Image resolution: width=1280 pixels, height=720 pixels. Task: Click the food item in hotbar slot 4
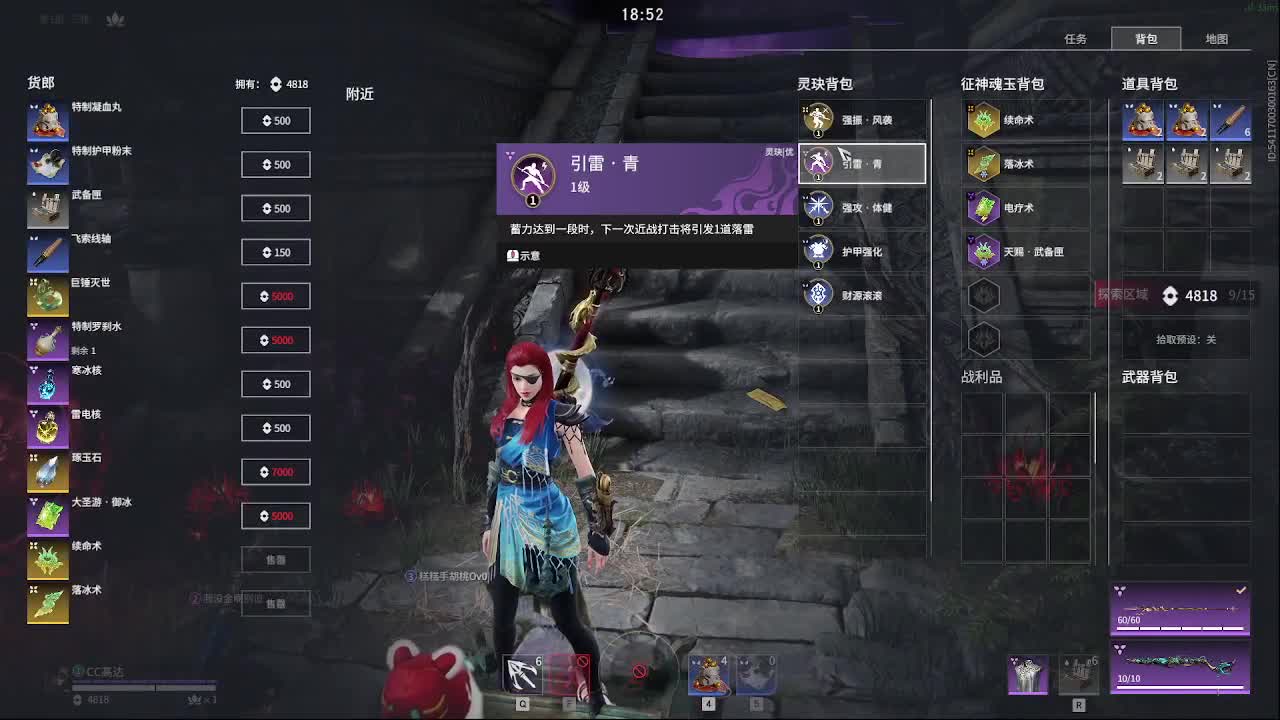coord(710,674)
